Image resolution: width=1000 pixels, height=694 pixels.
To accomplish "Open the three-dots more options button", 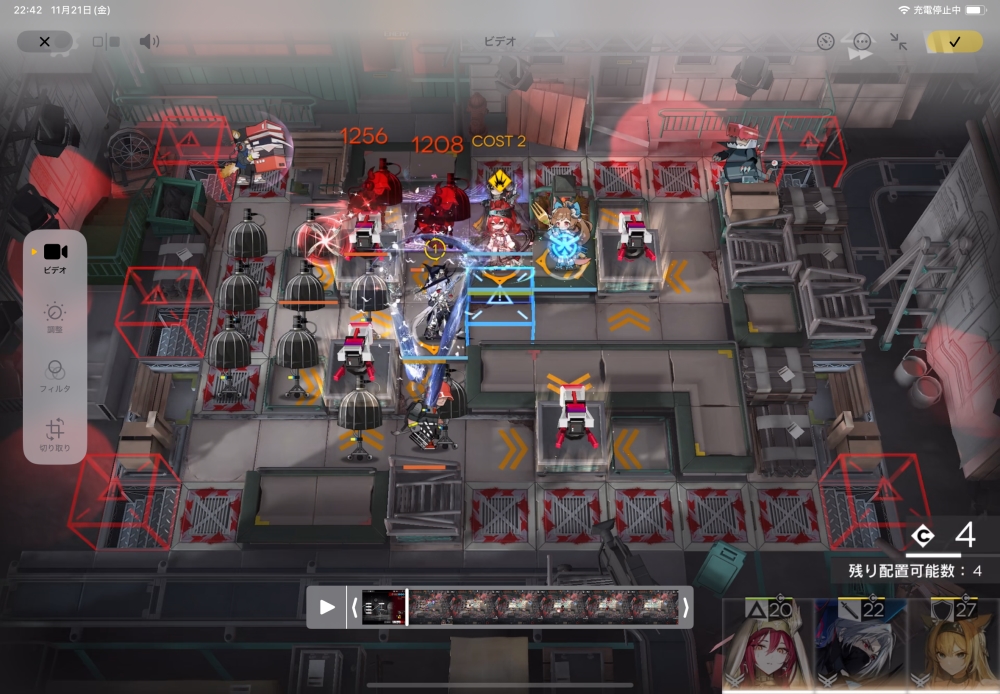I will click(862, 42).
